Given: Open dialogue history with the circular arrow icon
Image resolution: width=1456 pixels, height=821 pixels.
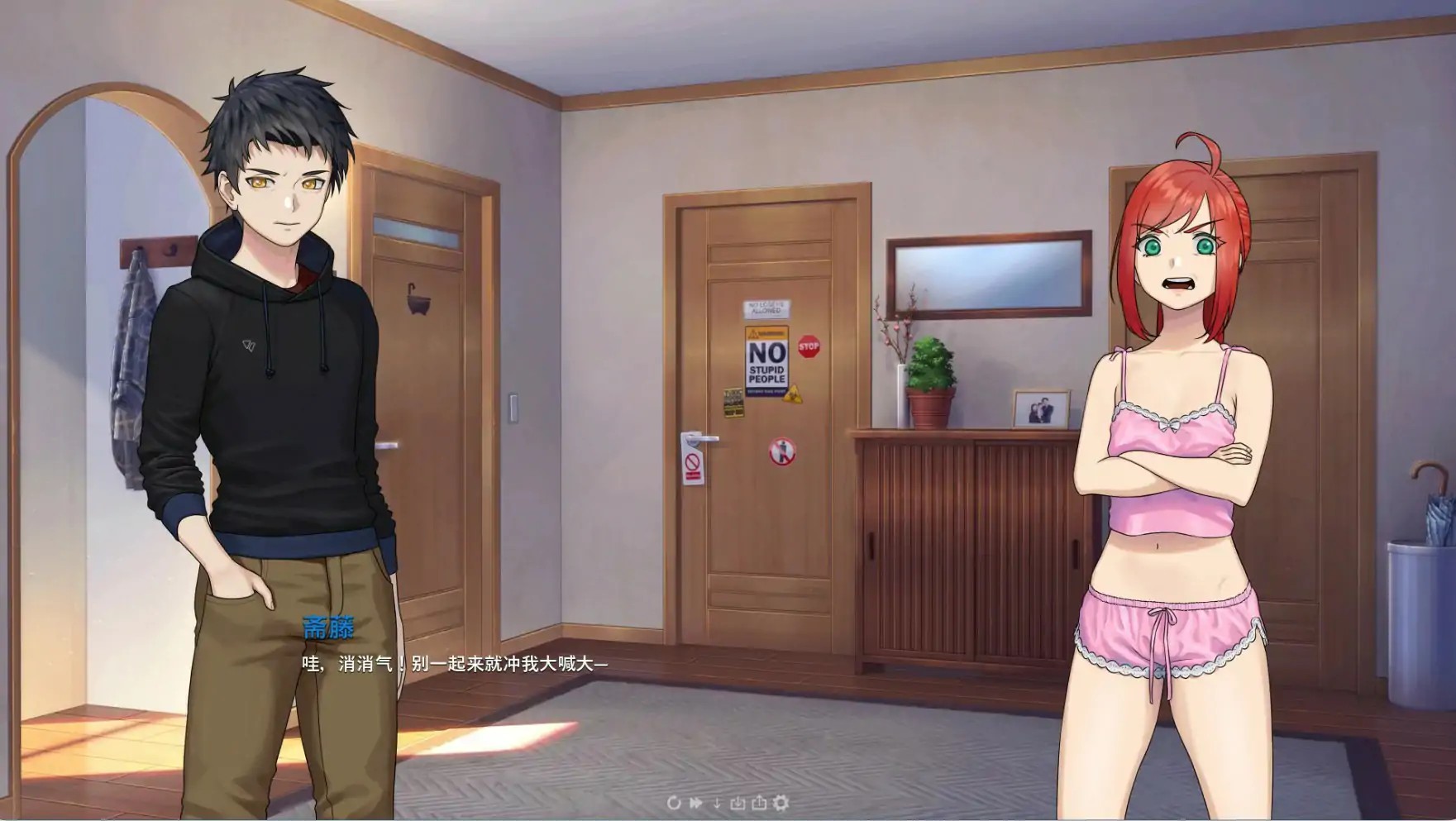Looking at the screenshot, I should pyautogui.click(x=674, y=803).
